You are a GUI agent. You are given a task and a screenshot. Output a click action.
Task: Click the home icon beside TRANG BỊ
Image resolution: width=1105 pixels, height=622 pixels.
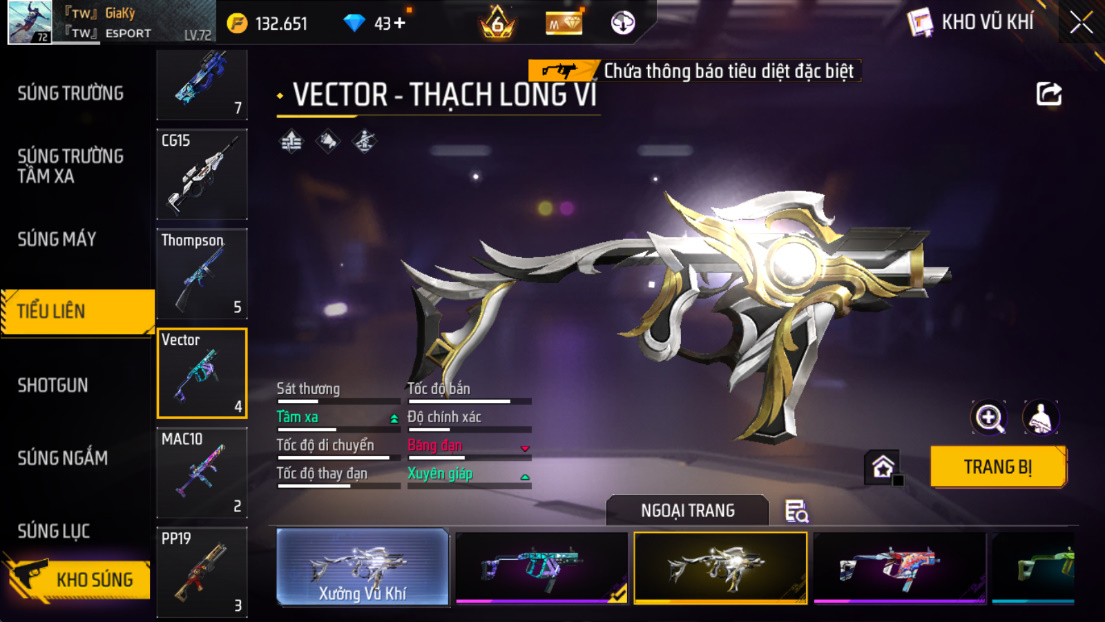click(883, 467)
